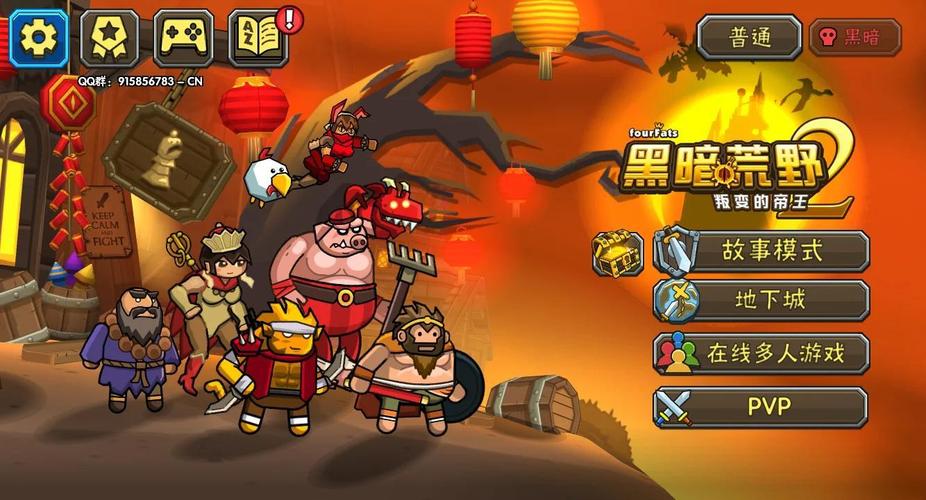Open the gear settings menu
926x500 pixels.
click(x=39, y=38)
